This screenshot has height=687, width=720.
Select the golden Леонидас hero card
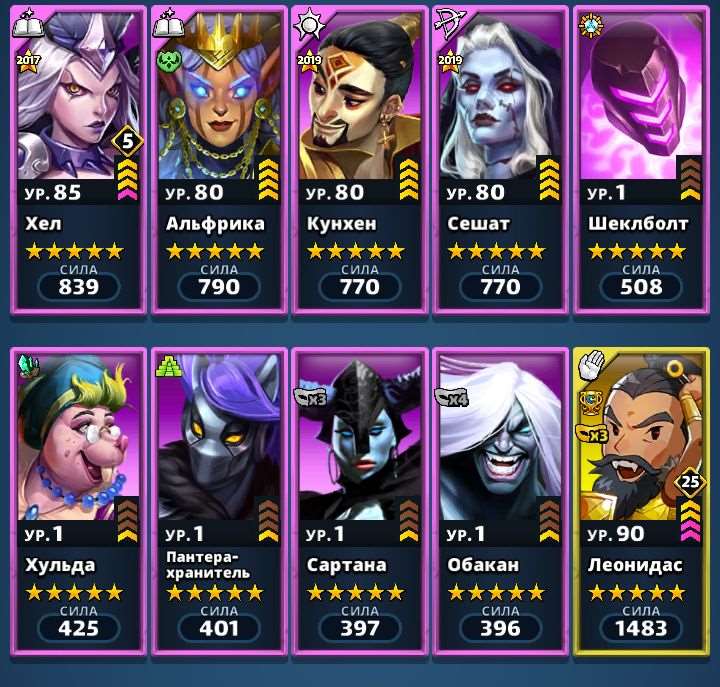point(641,500)
